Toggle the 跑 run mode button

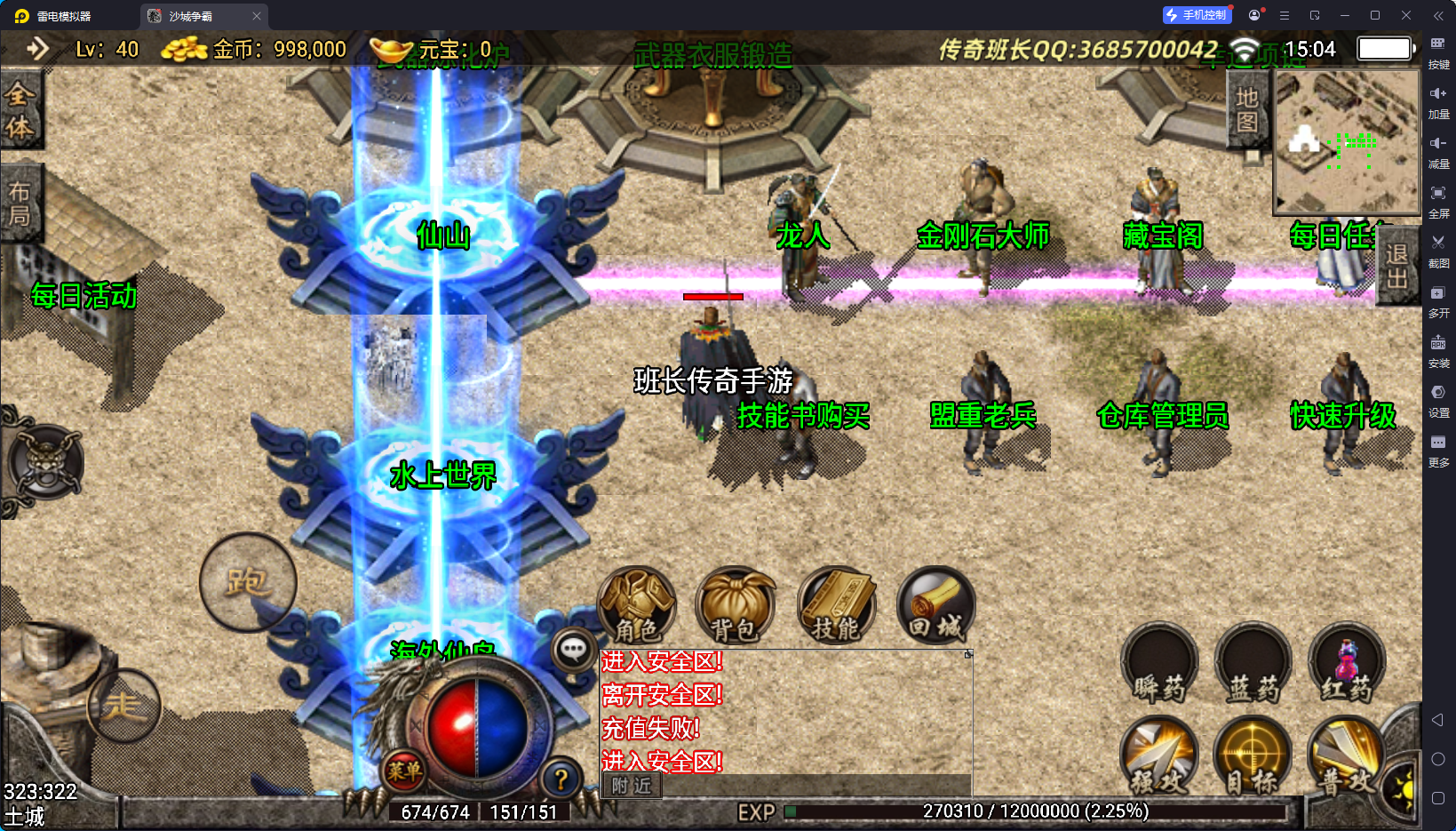coord(248,582)
